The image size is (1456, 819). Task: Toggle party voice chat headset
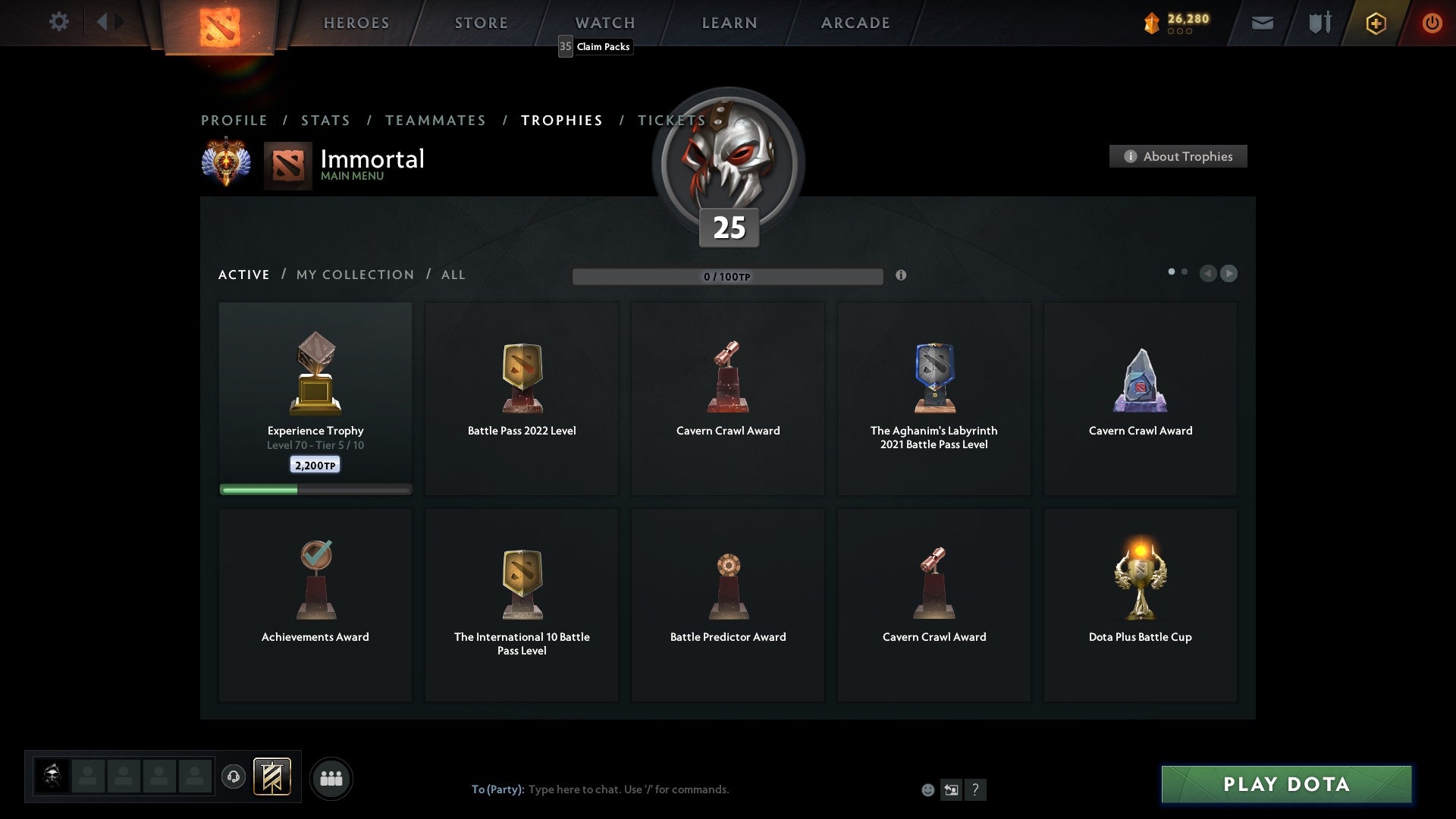[234, 777]
